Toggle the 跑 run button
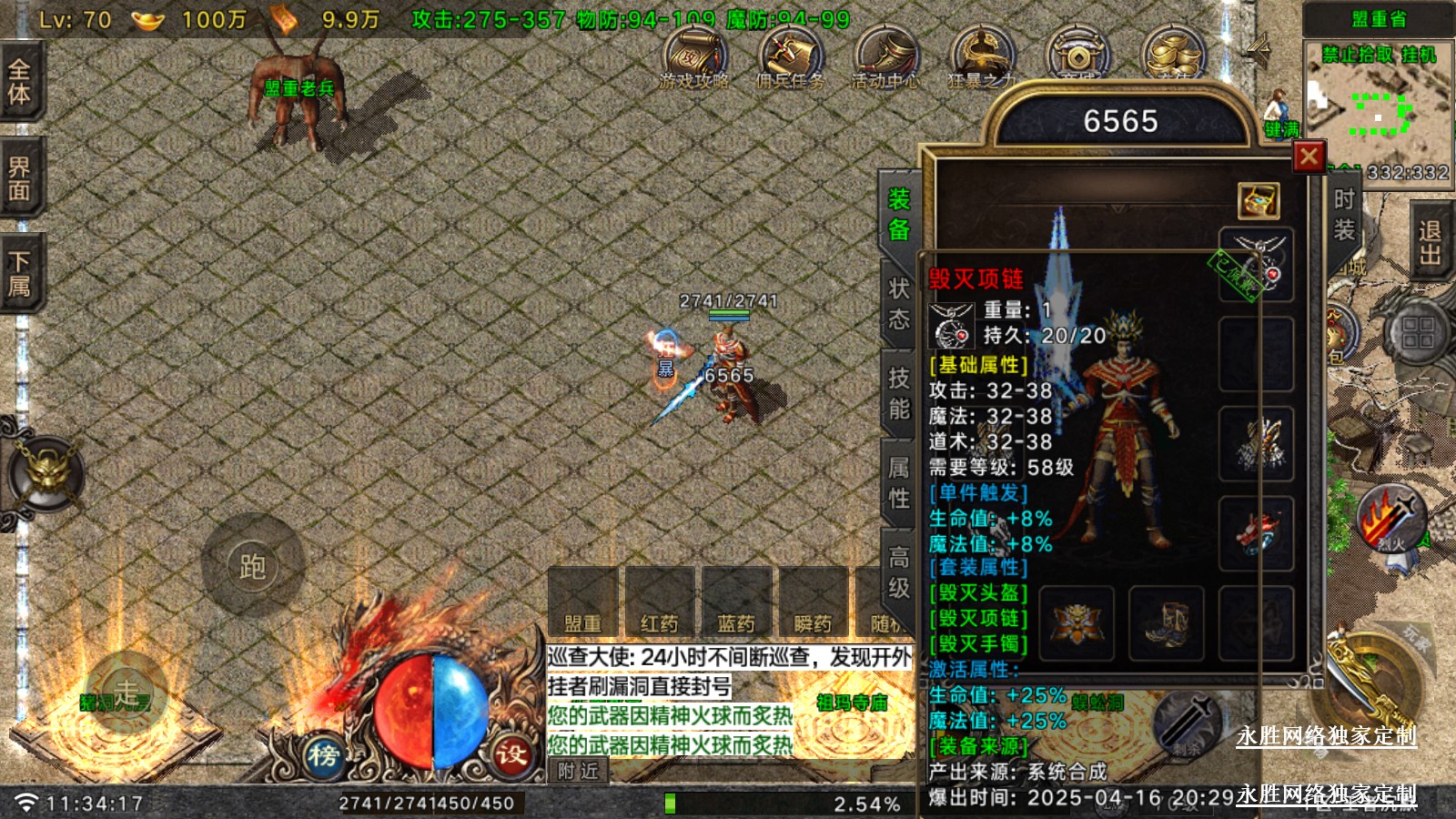 tap(252, 566)
